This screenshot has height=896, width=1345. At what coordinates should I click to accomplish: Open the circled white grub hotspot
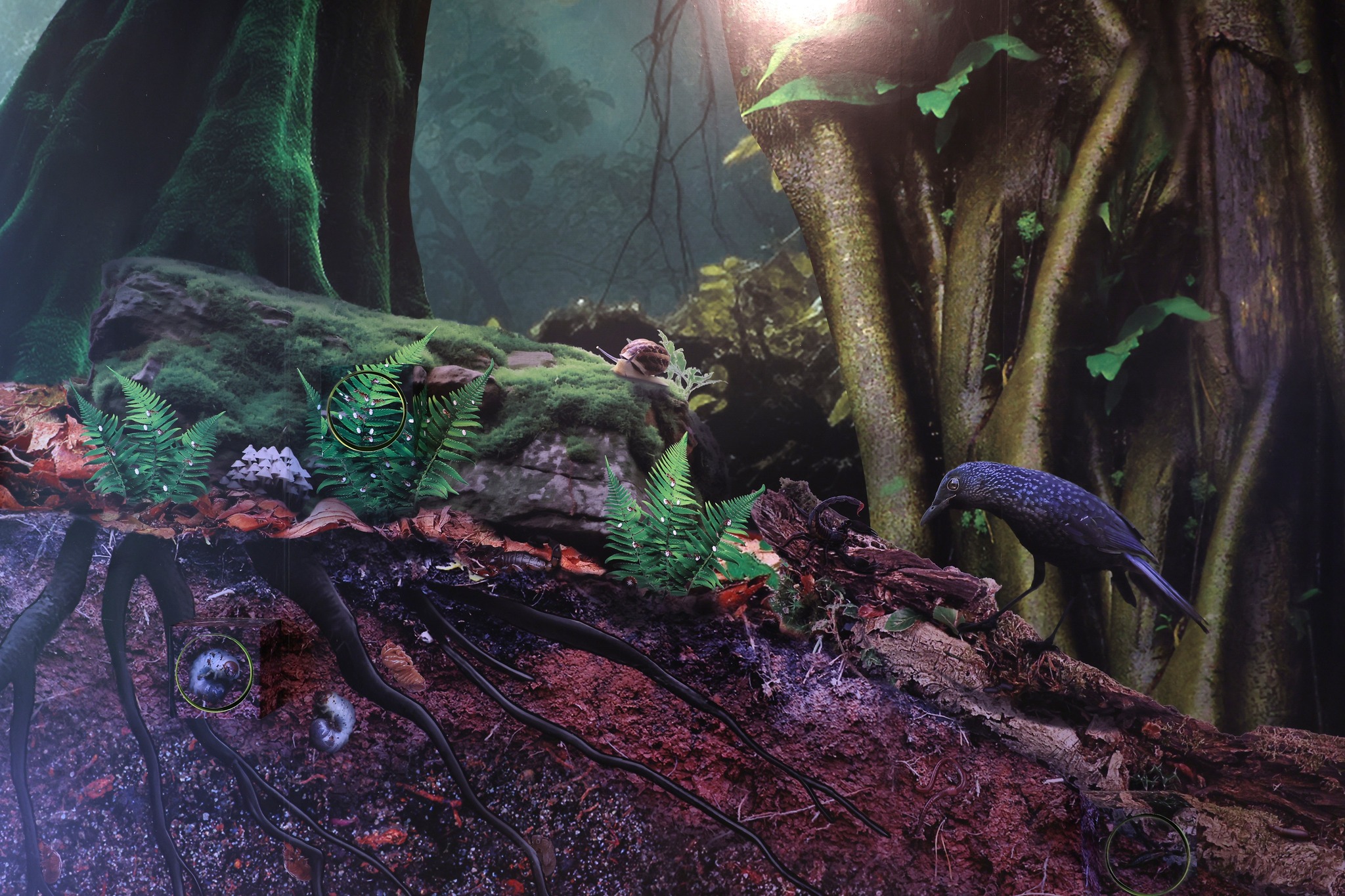point(214,673)
